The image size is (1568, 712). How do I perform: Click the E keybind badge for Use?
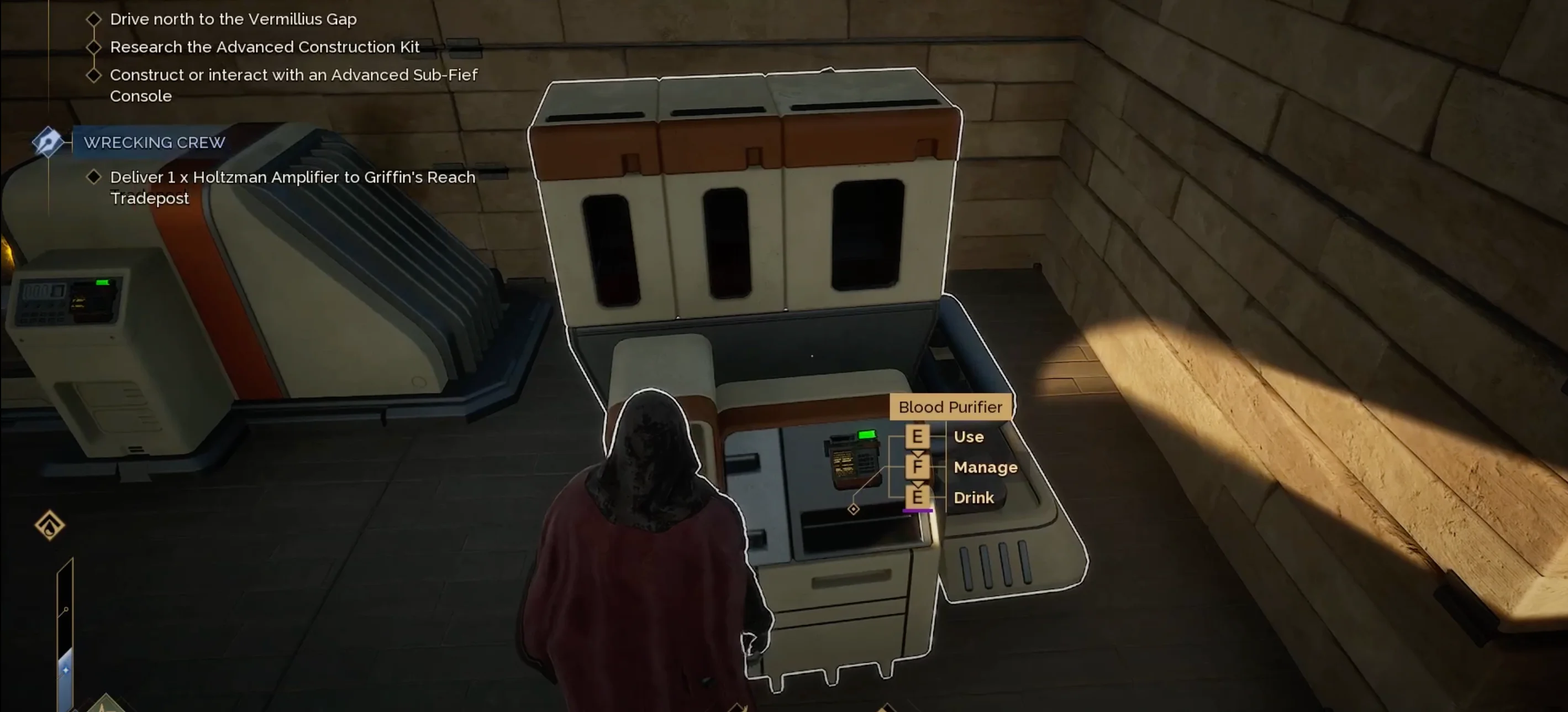click(x=918, y=437)
